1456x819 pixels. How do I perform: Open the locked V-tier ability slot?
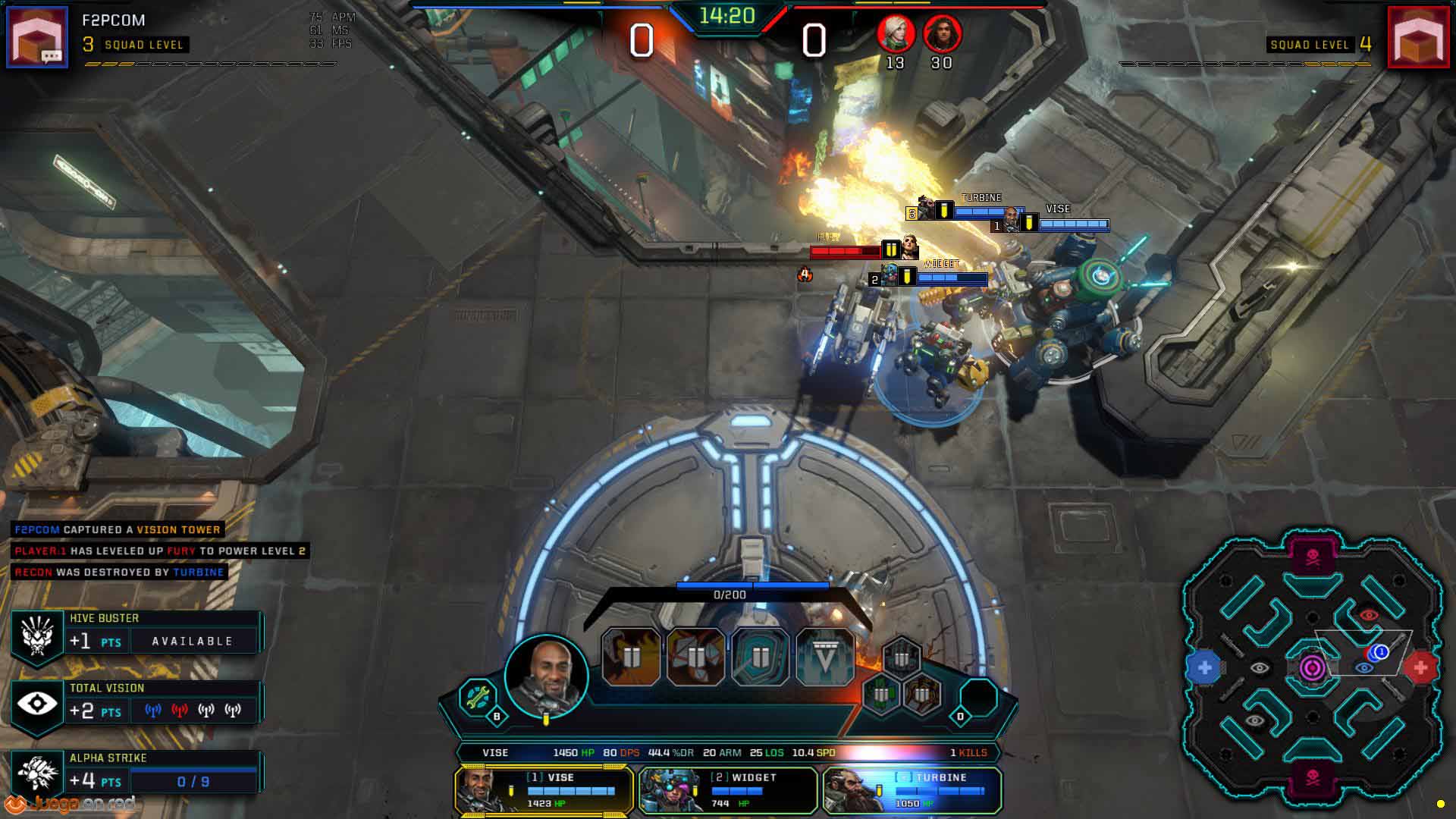[x=825, y=657]
